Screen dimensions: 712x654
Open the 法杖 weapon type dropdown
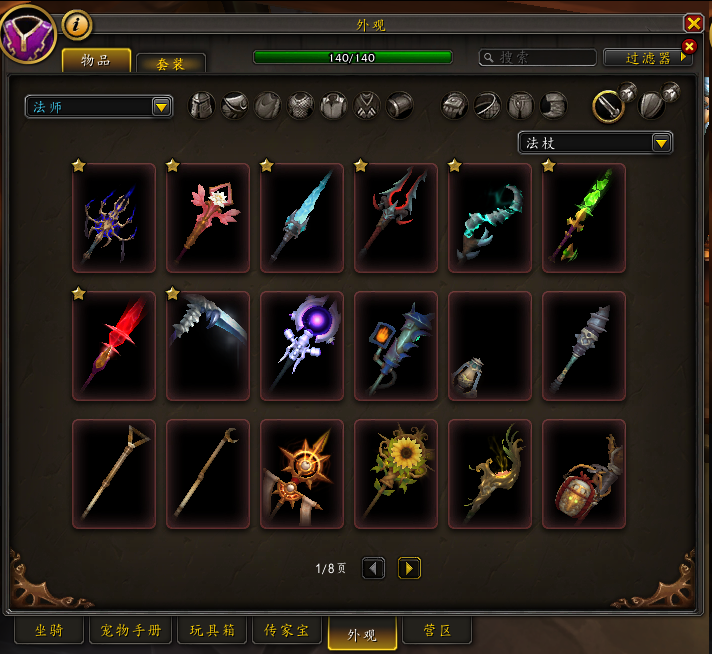pyautogui.click(x=595, y=143)
